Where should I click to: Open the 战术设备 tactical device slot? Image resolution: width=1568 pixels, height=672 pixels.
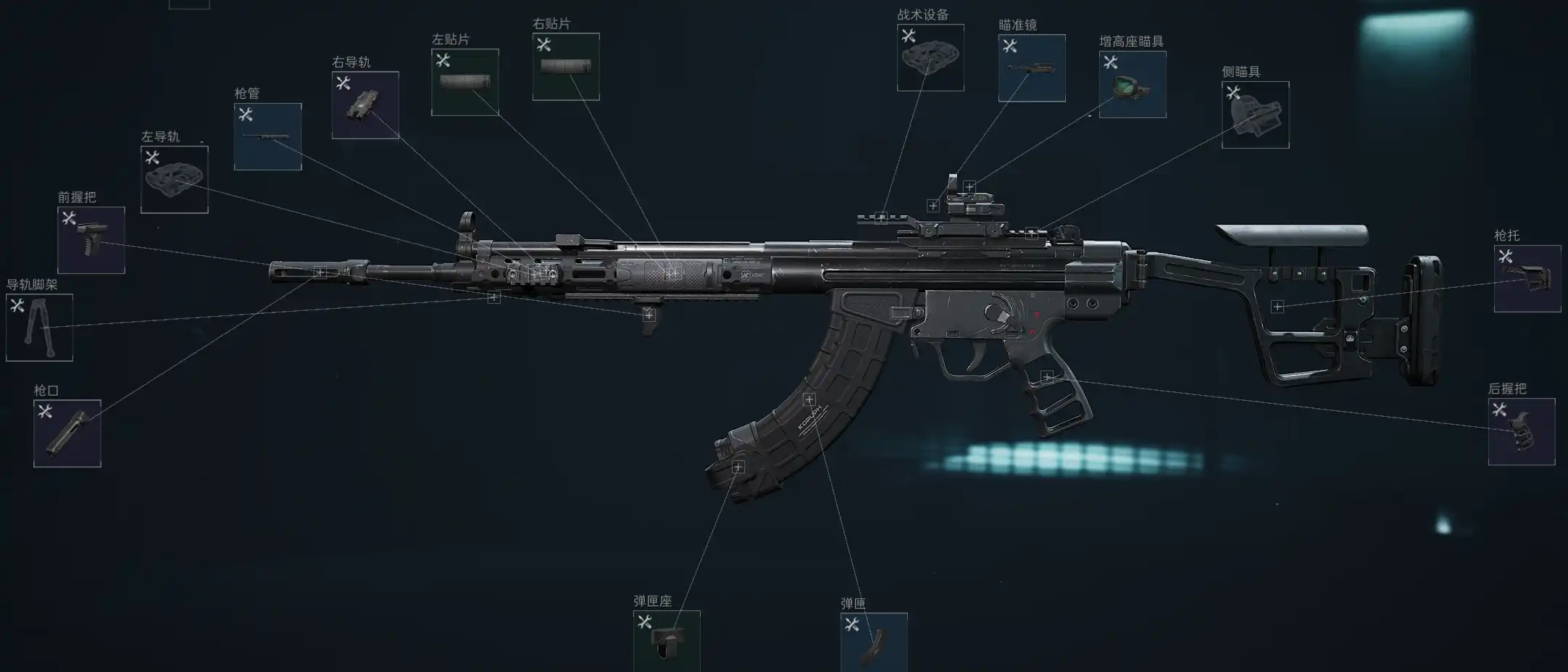930,58
